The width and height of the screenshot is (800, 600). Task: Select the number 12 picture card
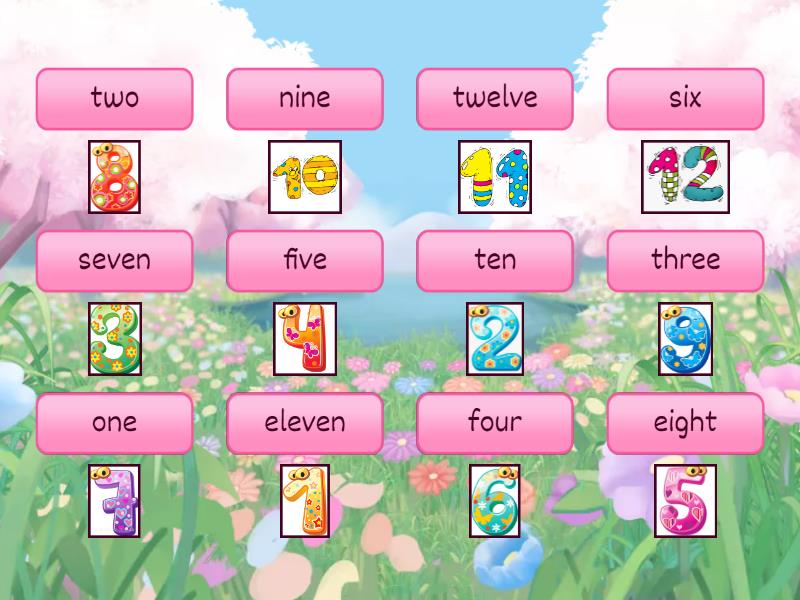pyautogui.click(x=685, y=177)
